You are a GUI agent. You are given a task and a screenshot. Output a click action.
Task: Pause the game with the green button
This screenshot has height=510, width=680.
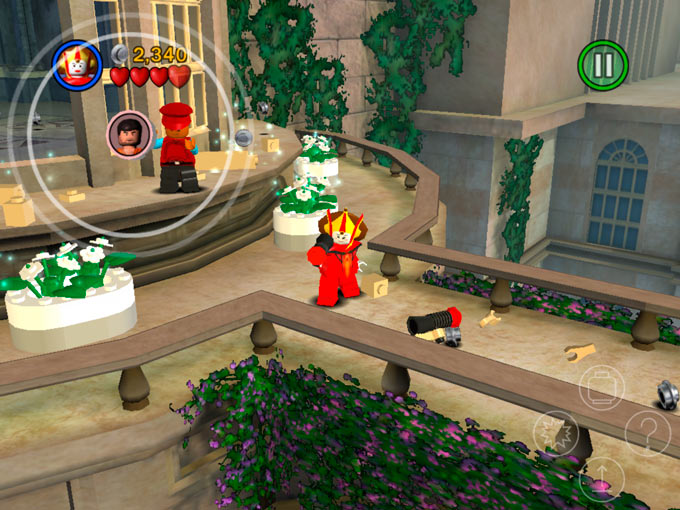[603, 64]
